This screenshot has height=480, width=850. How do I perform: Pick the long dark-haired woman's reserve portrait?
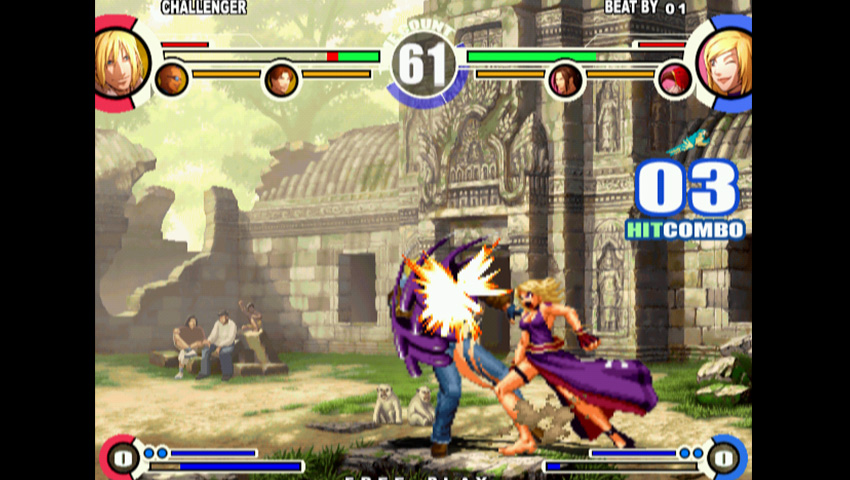565,80
